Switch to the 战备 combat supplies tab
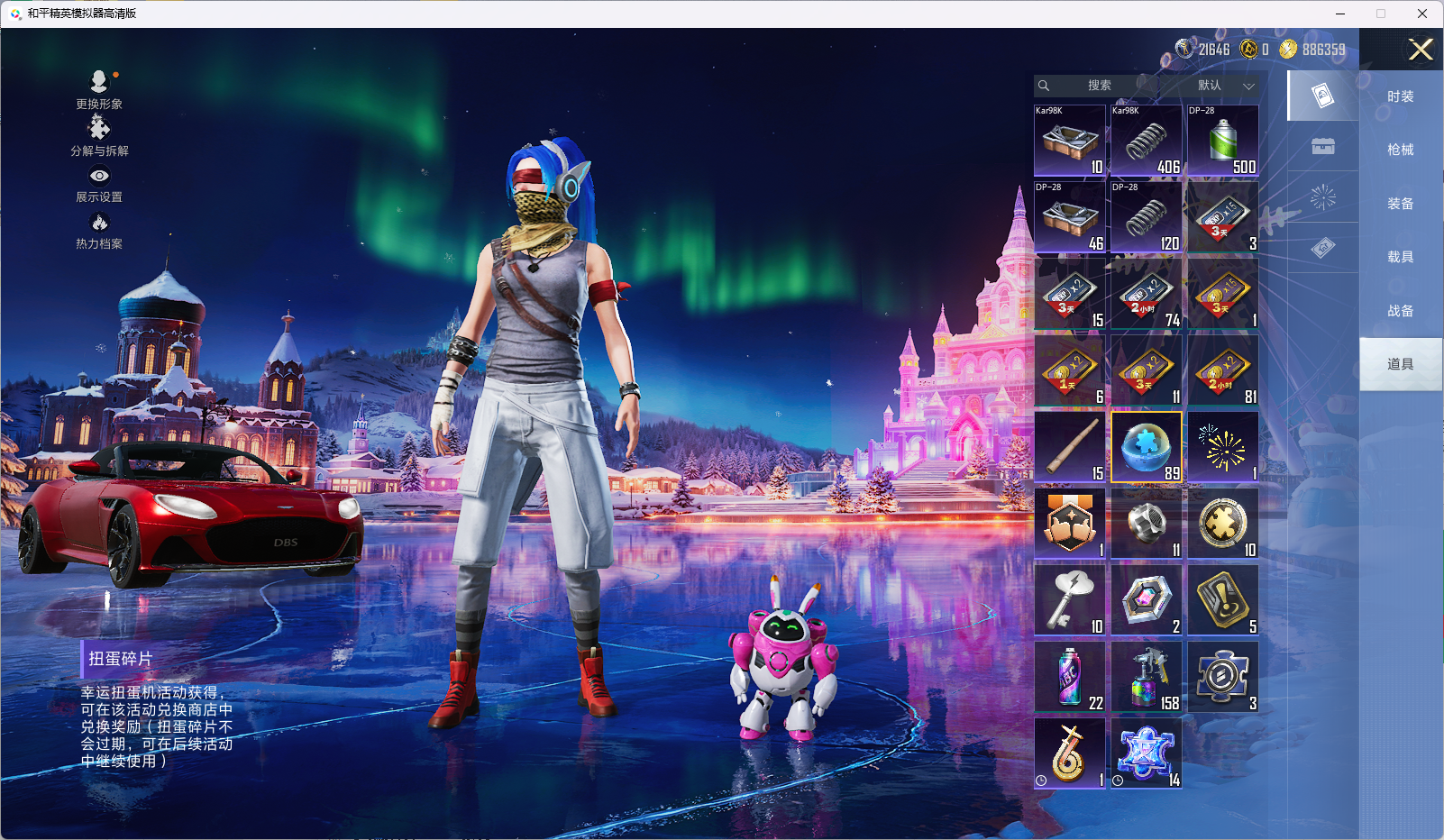 pos(1400,311)
